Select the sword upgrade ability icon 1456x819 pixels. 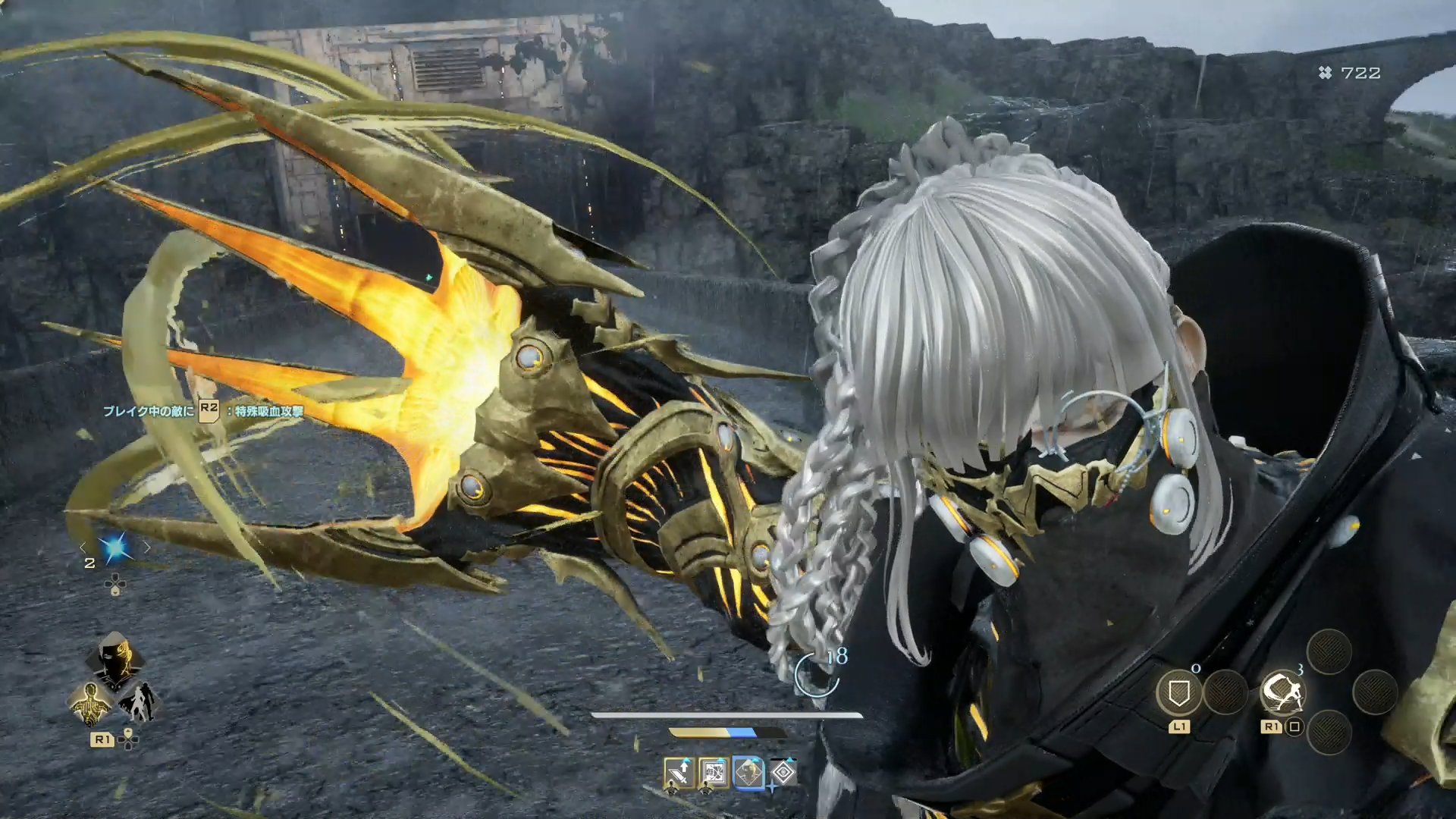tap(679, 773)
